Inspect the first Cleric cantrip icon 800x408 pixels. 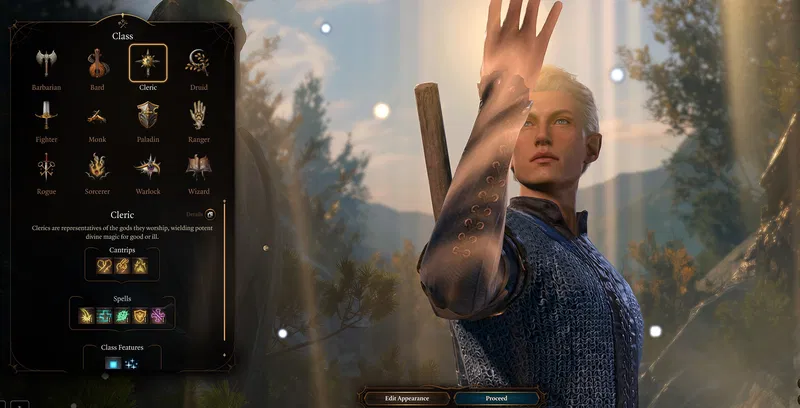pyautogui.click(x=104, y=266)
